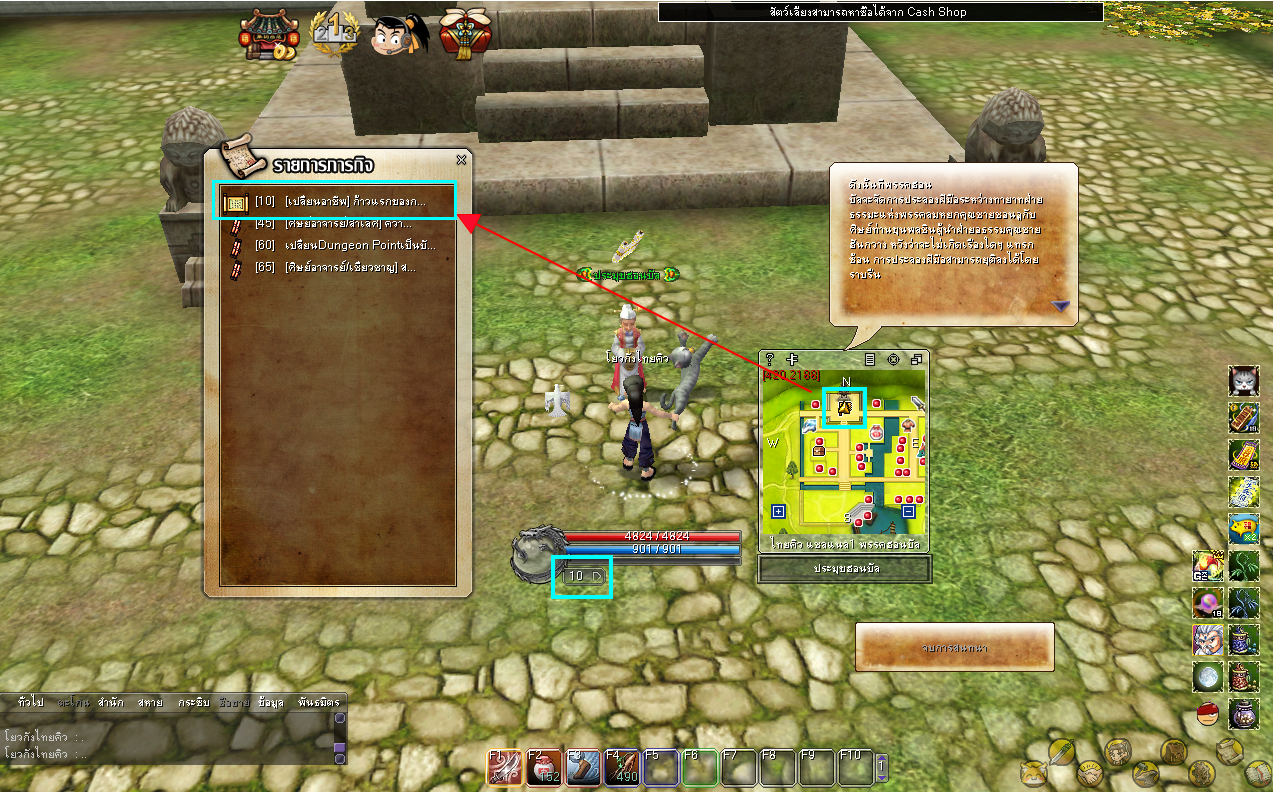
Task: Switch to the ทั่วไป chat tab
Action: click(x=30, y=702)
